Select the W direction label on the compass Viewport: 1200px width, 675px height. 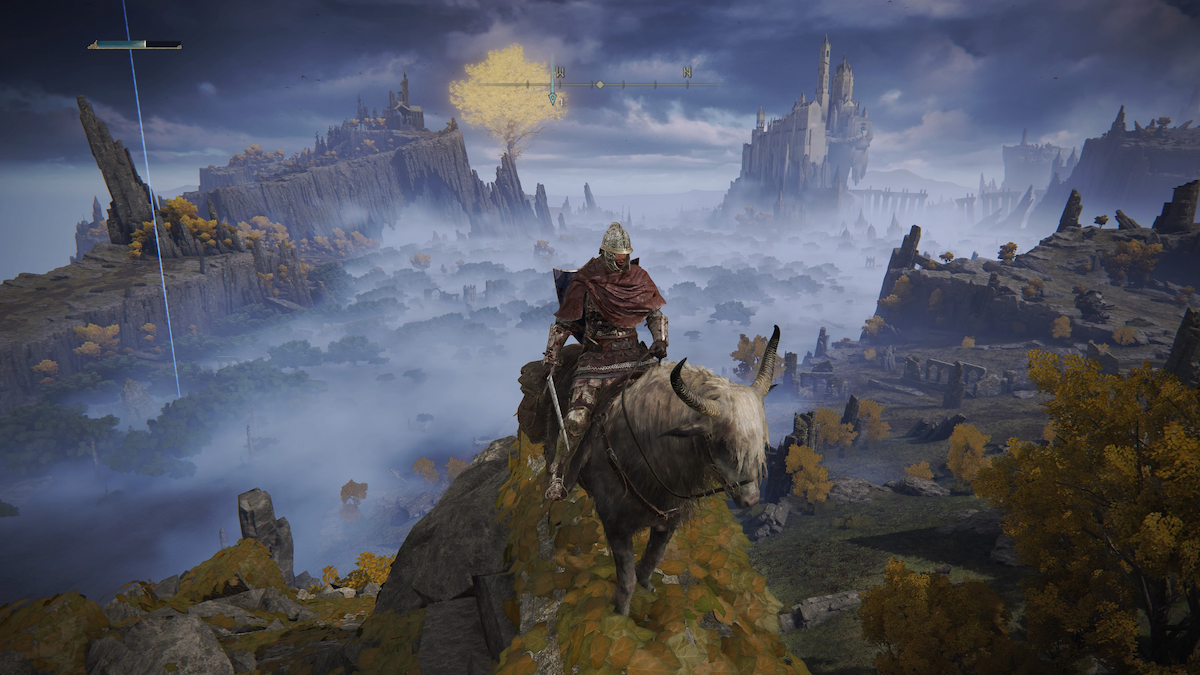click(x=560, y=71)
